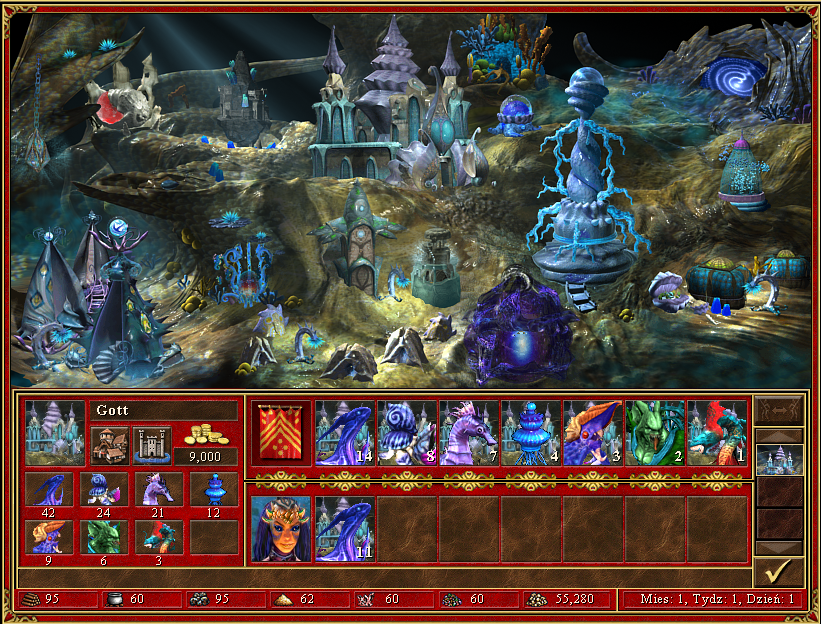The height and width of the screenshot is (624, 821).
Task: Click the hero swap arrows button
Action: click(x=778, y=410)
